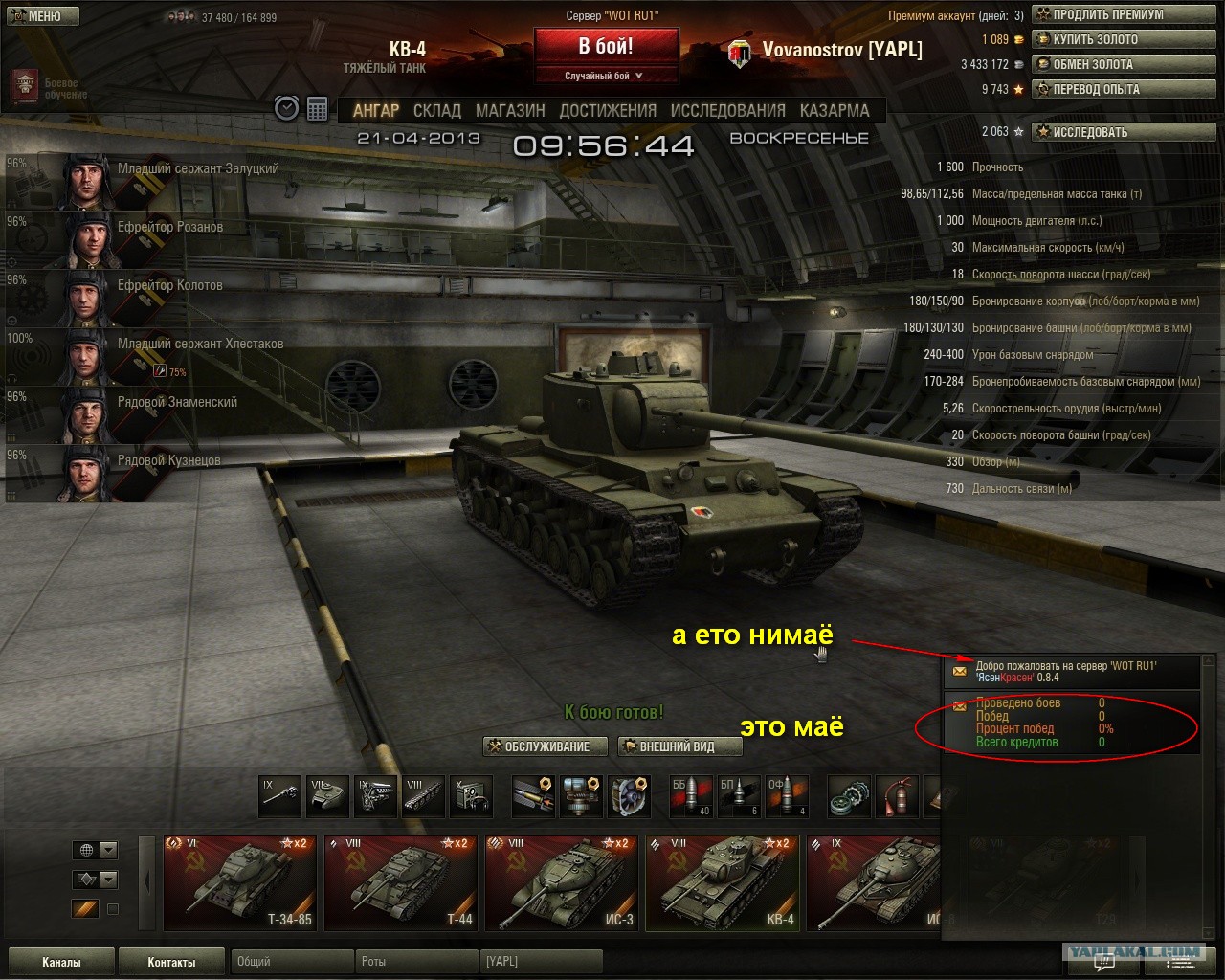Select the ИС-3 tank in carousel
Screen dimensions: 1225x980
561,882
